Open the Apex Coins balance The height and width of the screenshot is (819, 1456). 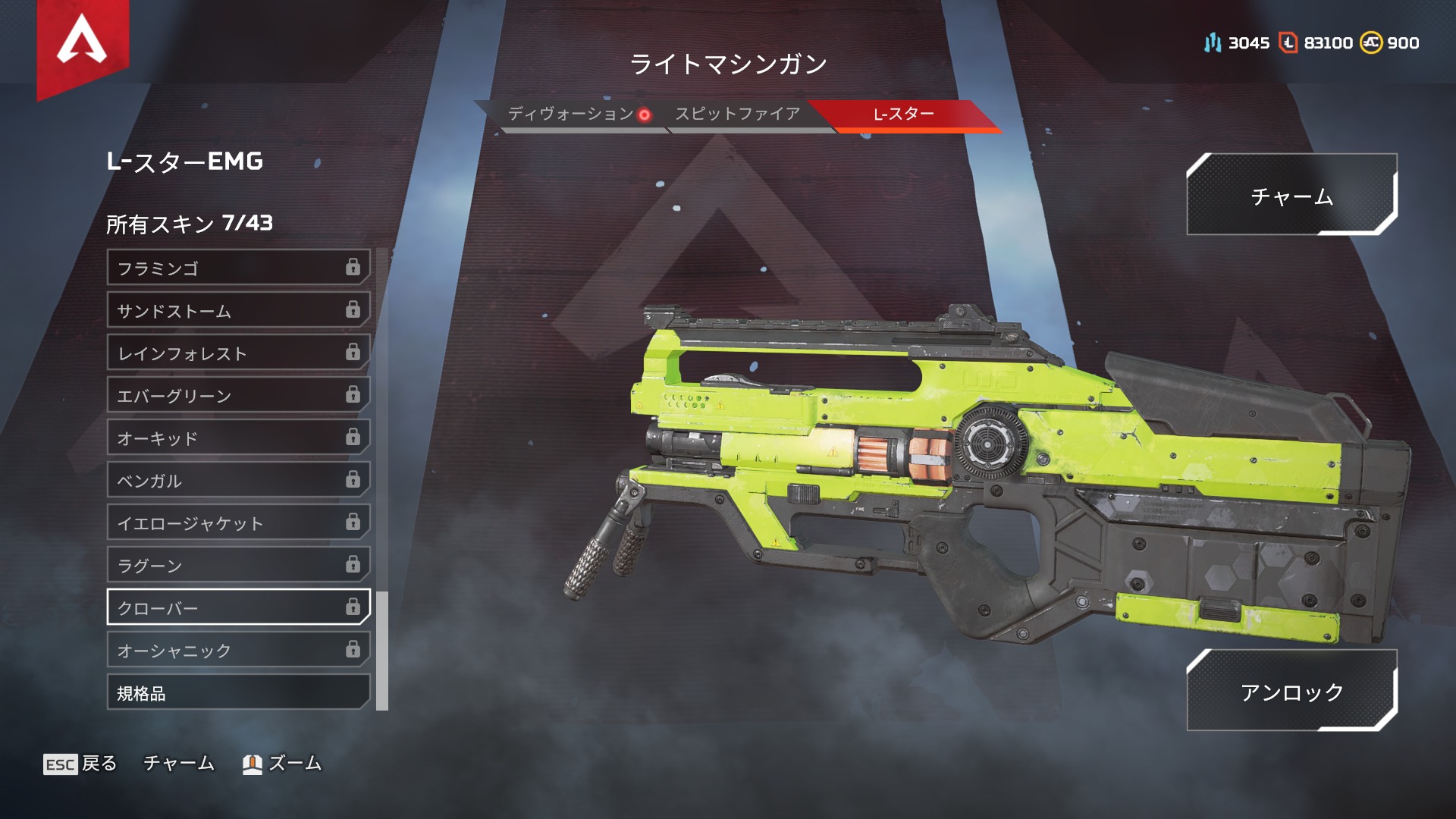pos(1389,43)
